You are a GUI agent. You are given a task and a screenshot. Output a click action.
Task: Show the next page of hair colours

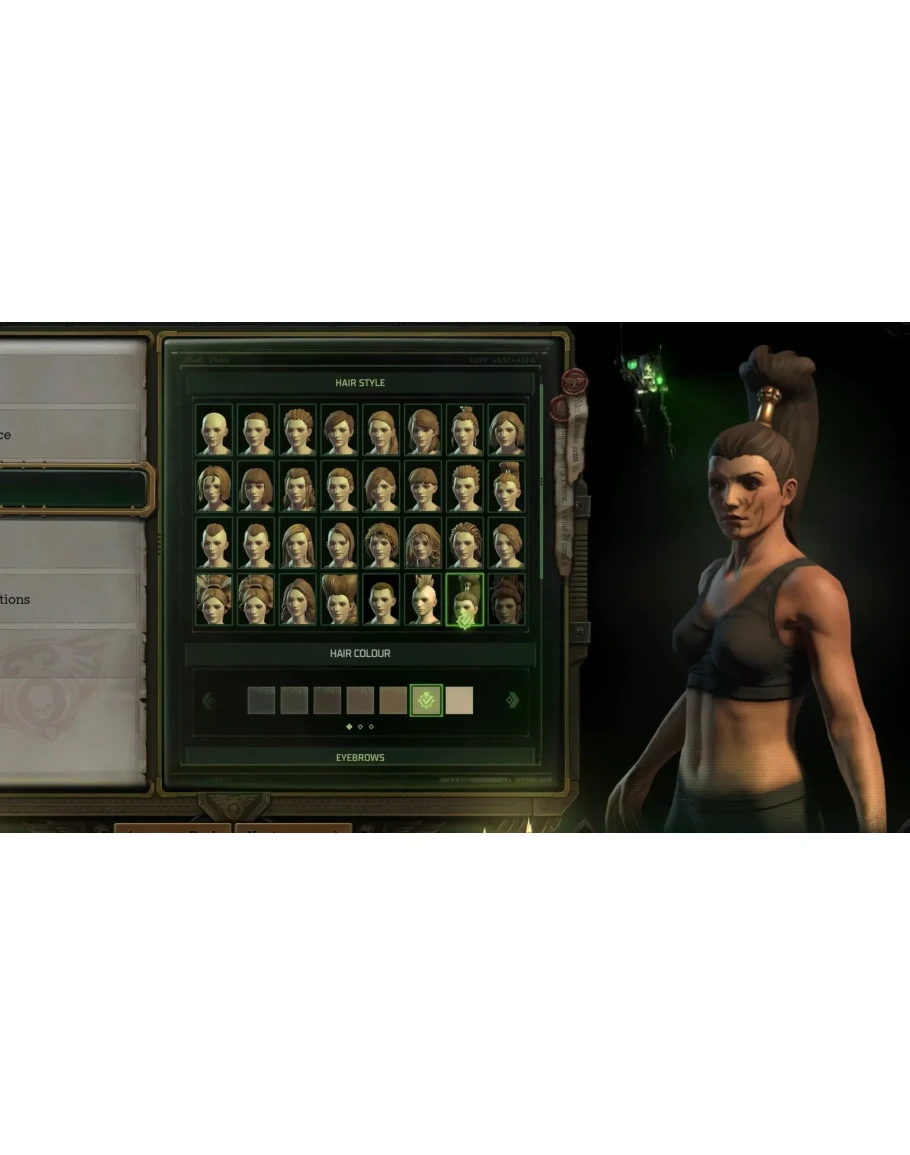coord(512,701)
